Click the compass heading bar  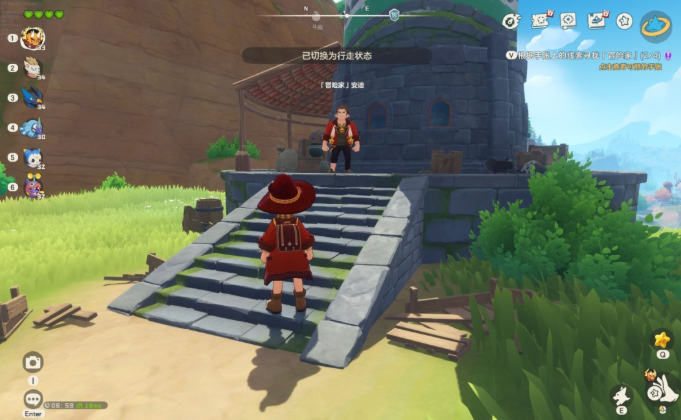[x=340, y=15]
